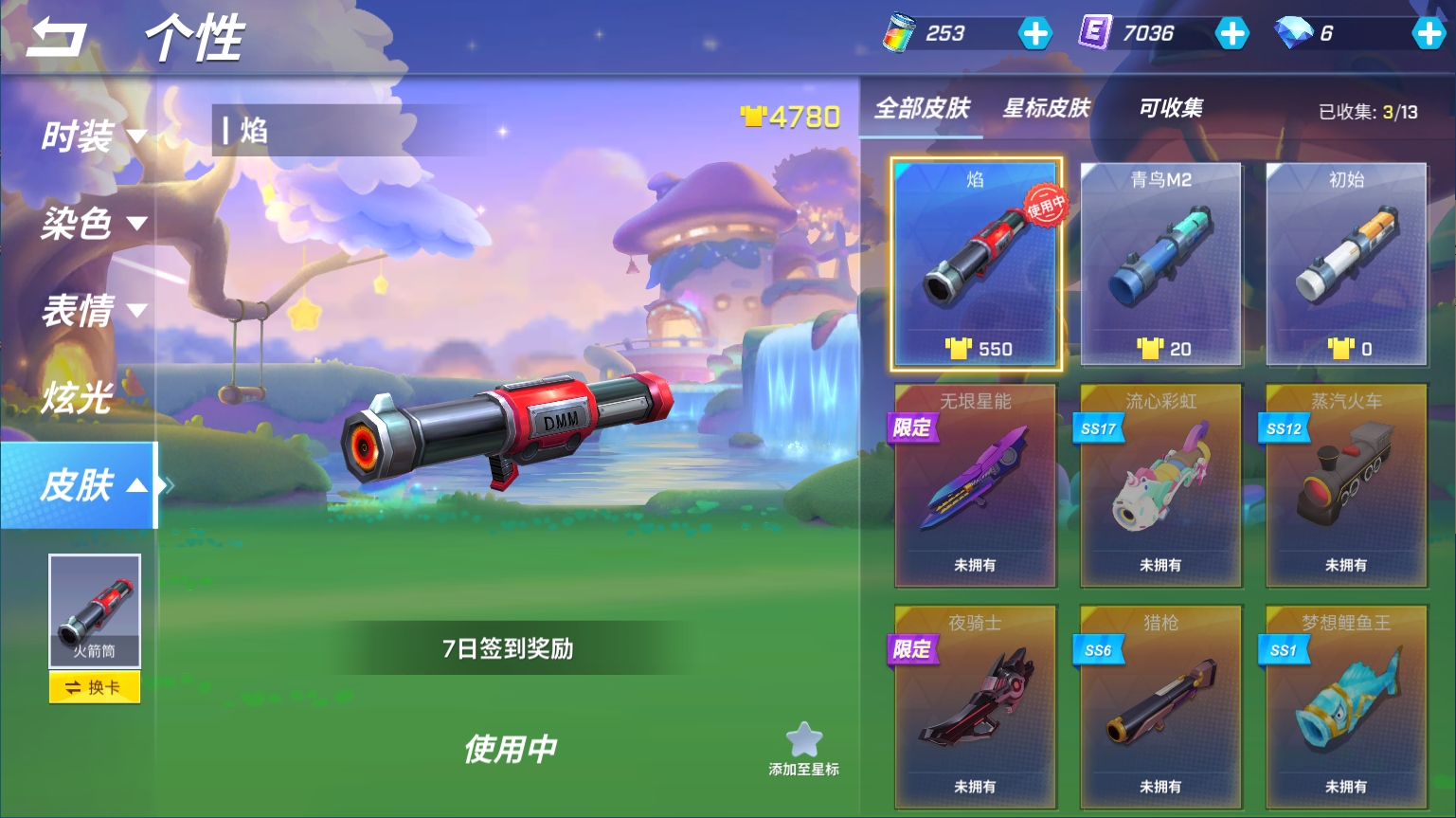1456x818 pixels.
Task: Expand the 表情 category
Action: [x=93, y=311]
